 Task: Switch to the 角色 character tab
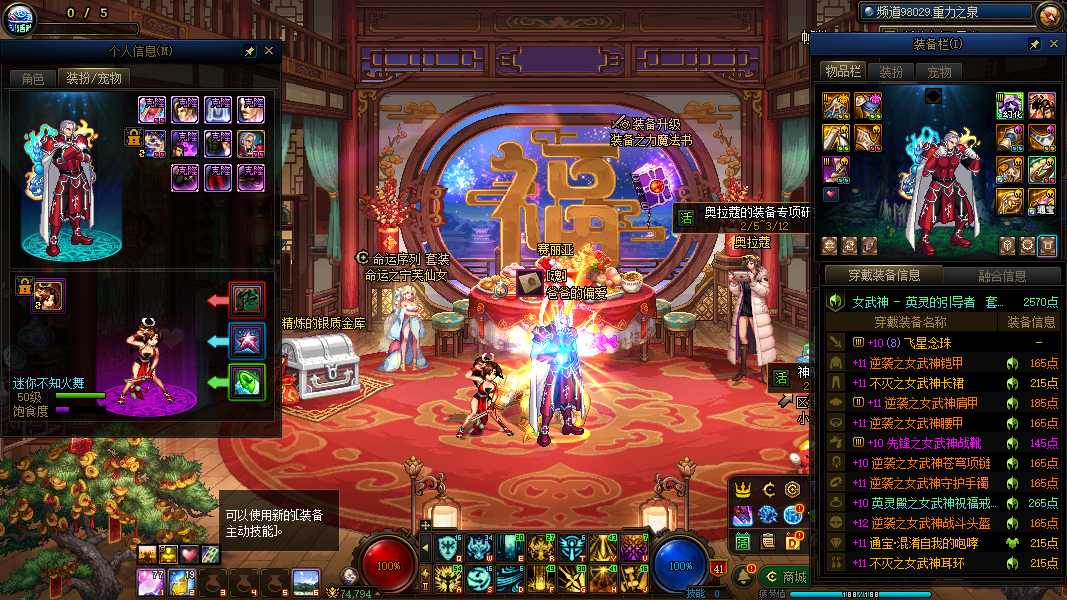click(33, 78)
